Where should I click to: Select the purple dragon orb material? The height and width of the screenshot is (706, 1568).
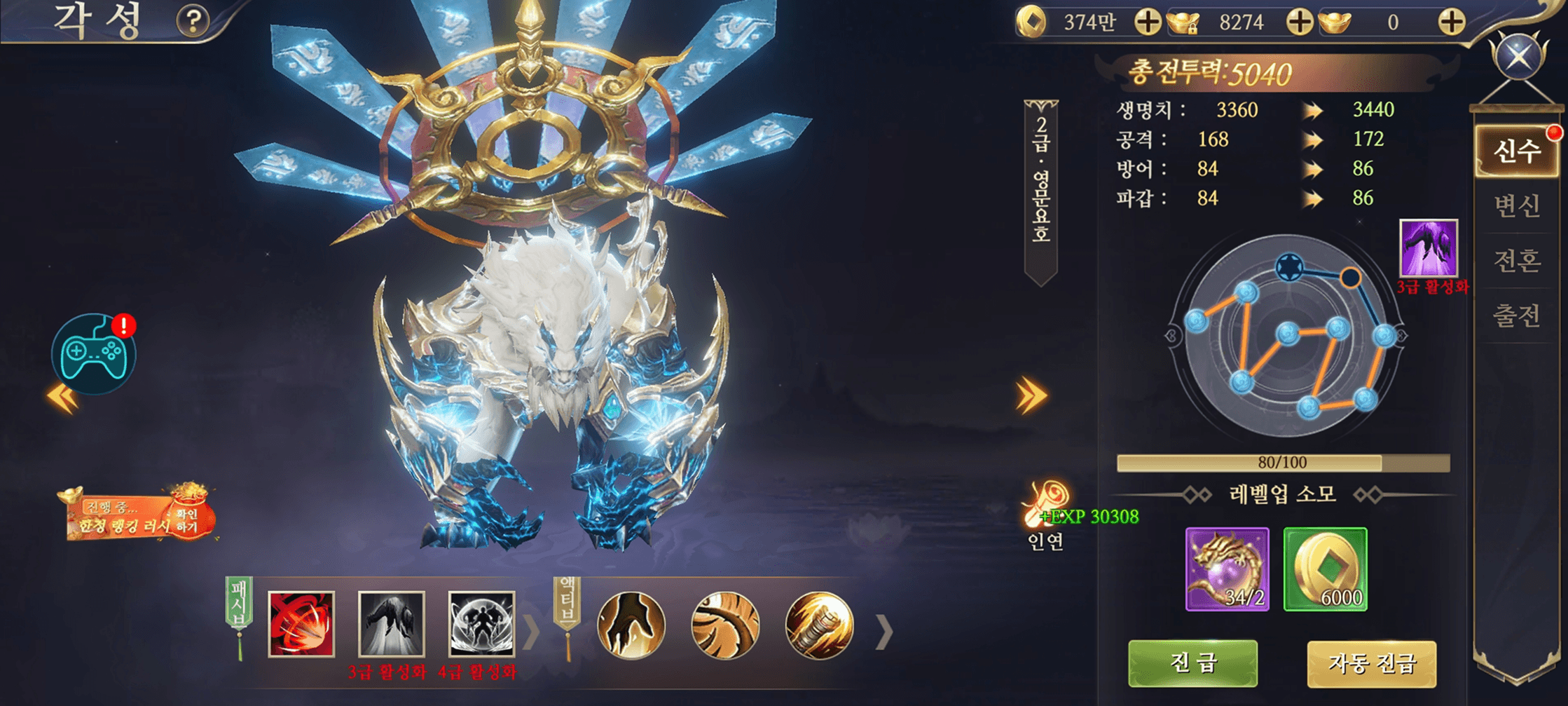click(1227, 569)
